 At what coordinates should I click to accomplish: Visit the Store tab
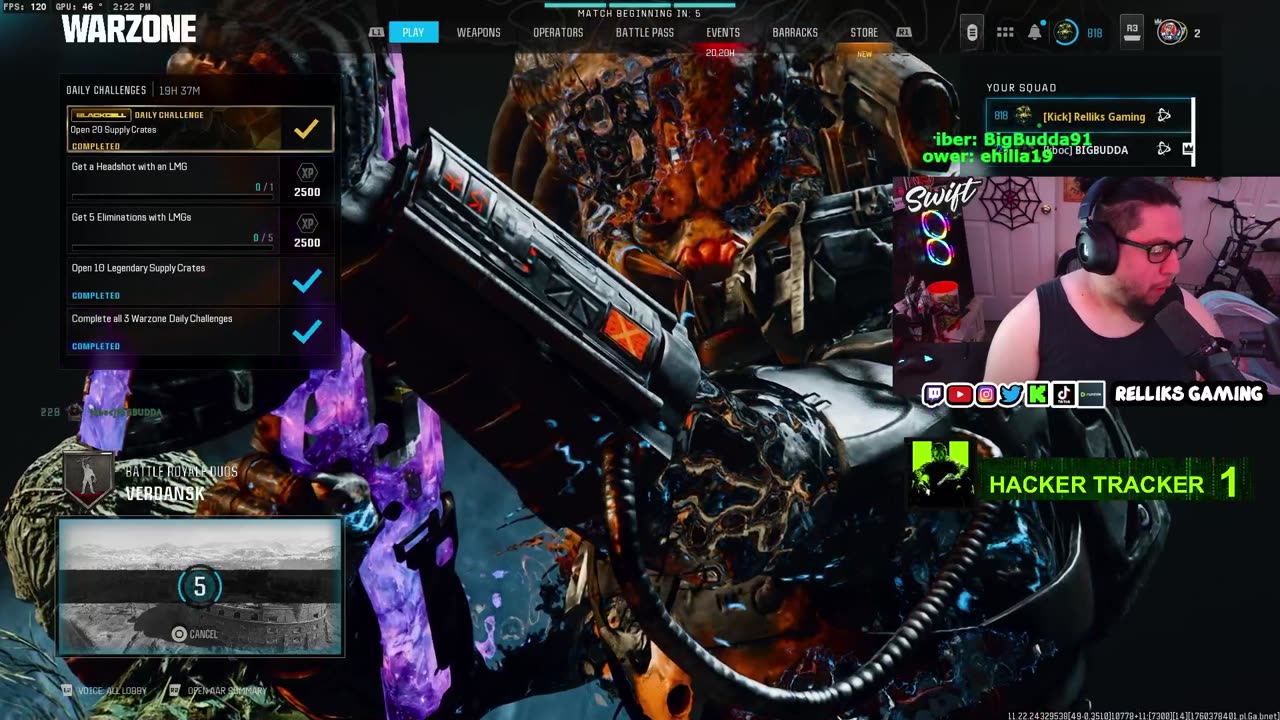point(864,33)
